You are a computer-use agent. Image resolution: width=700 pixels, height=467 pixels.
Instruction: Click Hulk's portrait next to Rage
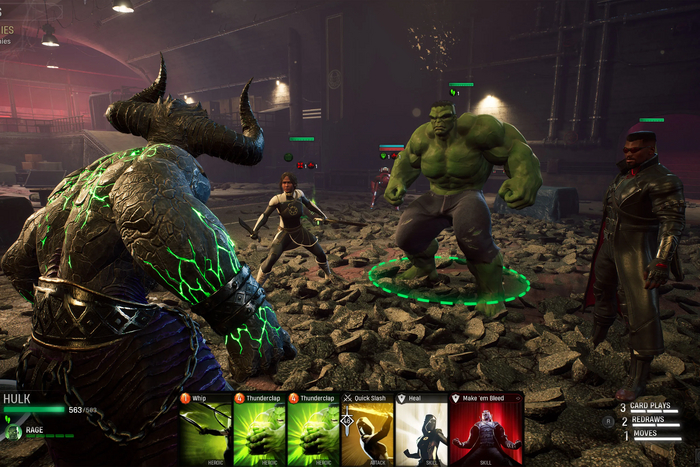point(13,432)
